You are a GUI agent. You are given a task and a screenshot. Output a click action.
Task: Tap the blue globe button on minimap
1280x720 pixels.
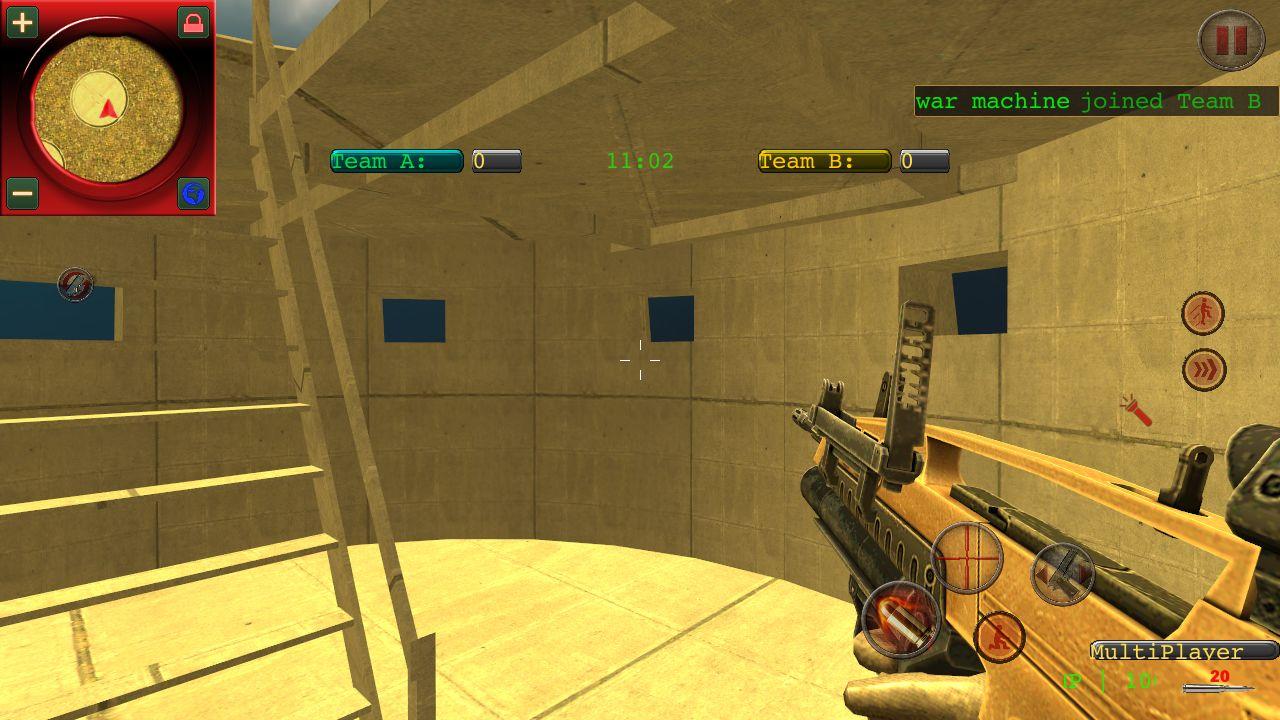[193, 192]
